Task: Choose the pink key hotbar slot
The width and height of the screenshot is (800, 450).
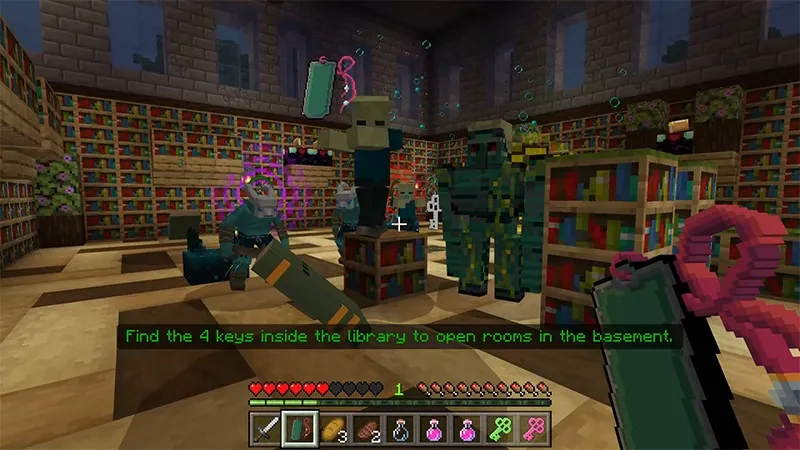Action: click(535, 427)
